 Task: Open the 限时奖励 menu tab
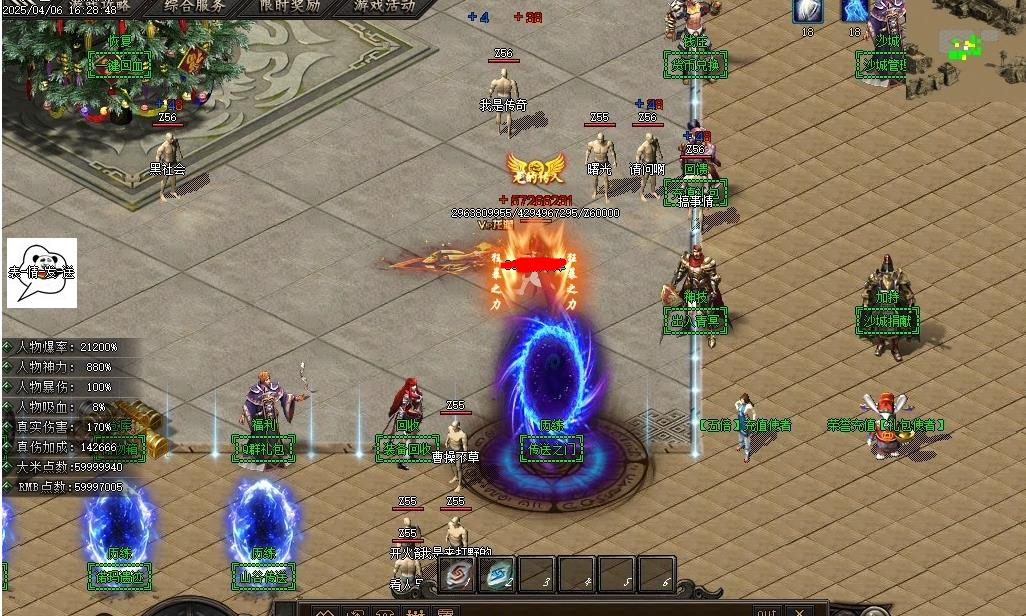pyautogui.click(x=291, y=6)
